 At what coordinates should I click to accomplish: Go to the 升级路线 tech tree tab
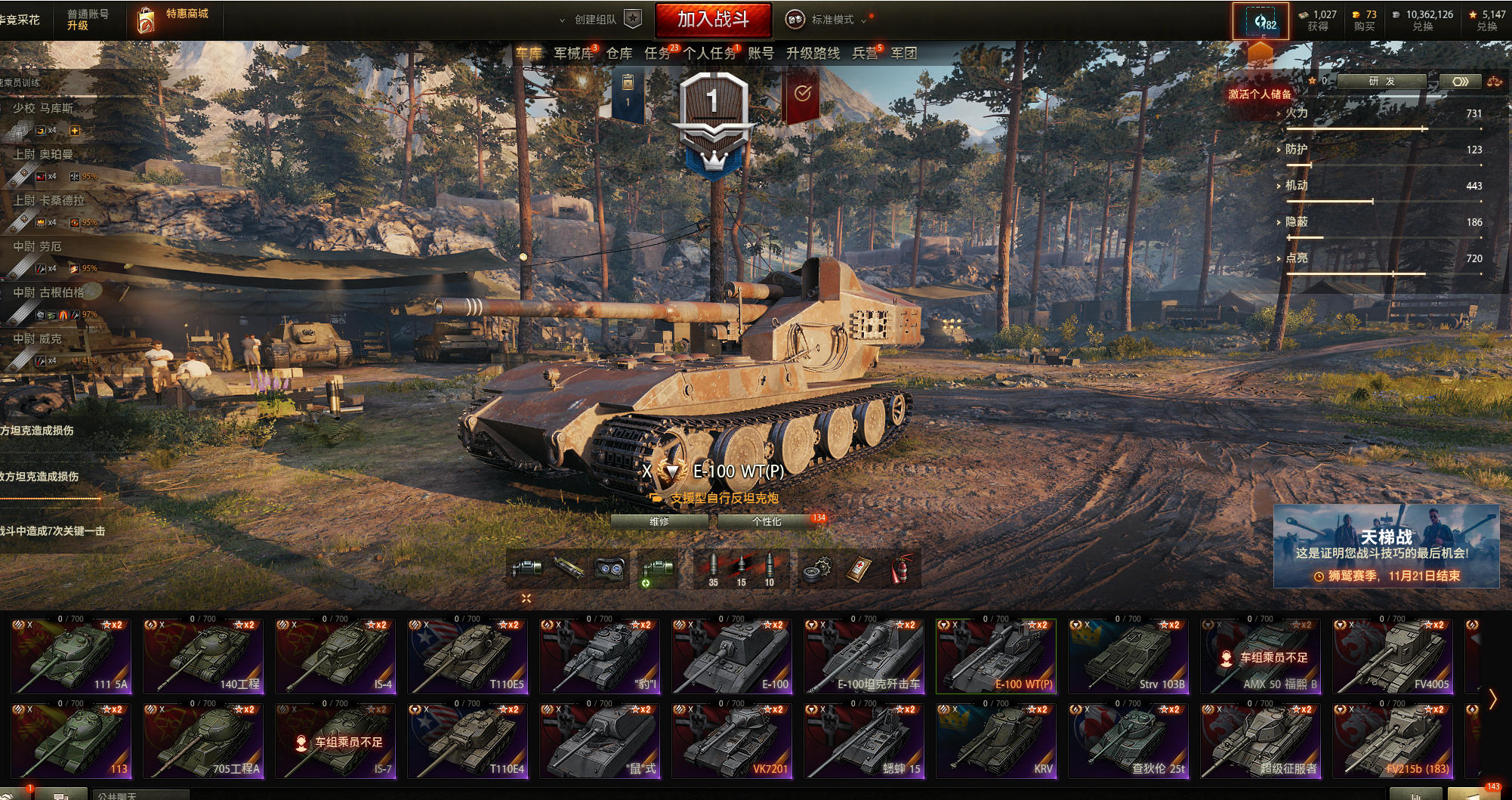(813, 54)
